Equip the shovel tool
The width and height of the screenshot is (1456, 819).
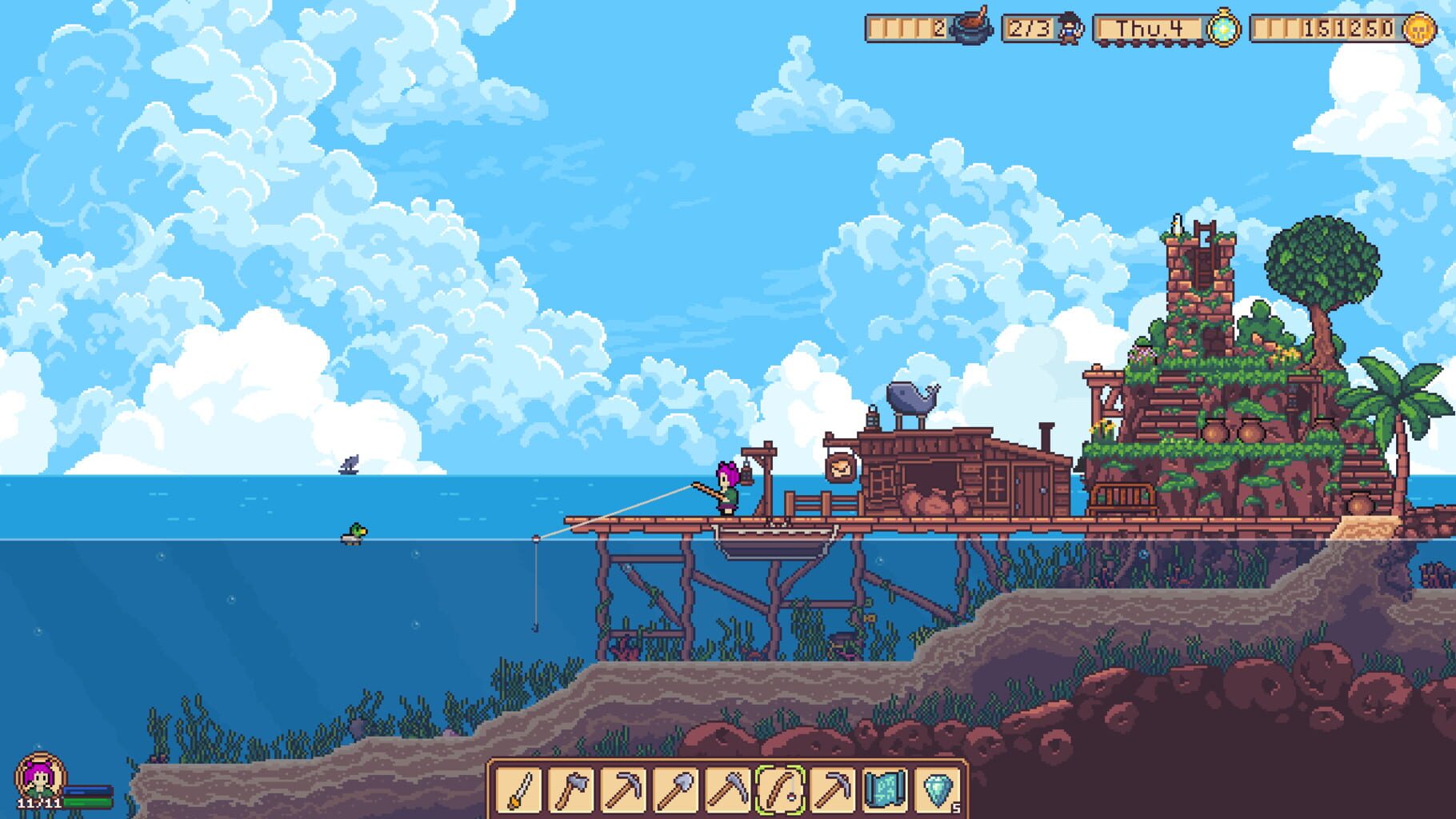674,792
